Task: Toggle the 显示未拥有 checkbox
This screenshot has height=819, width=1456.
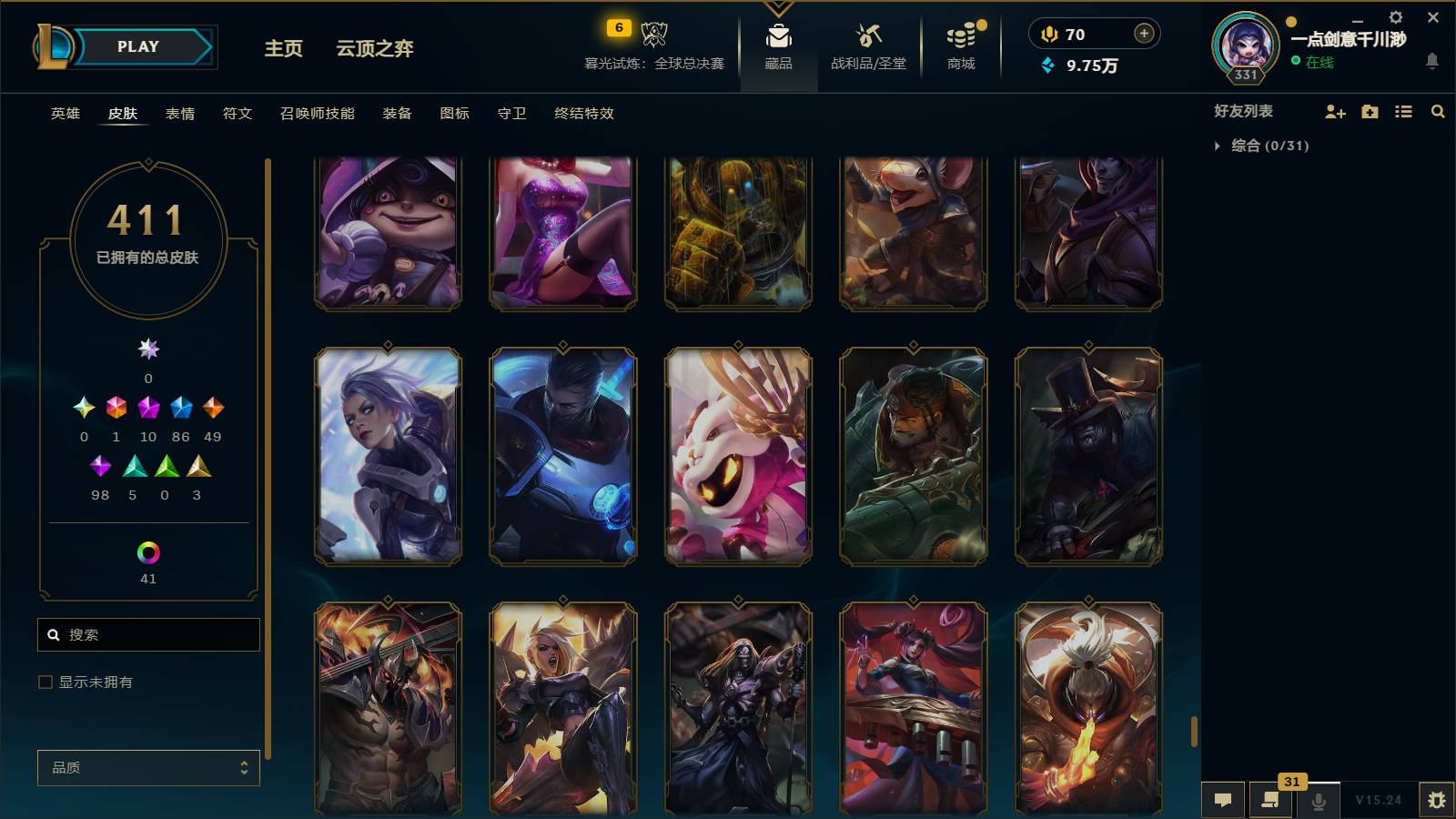Action: click(43, 682)
